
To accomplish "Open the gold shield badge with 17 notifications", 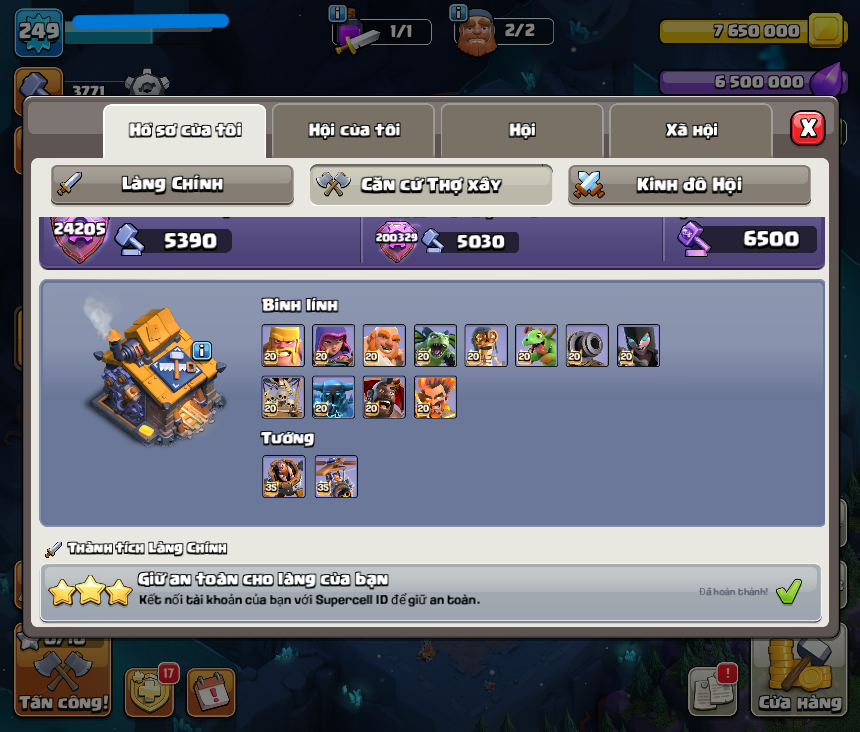I will coord(149,692).
